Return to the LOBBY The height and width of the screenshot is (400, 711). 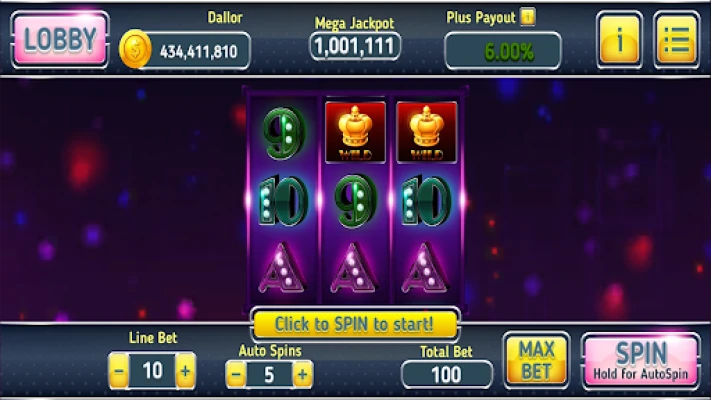[60, 39]
